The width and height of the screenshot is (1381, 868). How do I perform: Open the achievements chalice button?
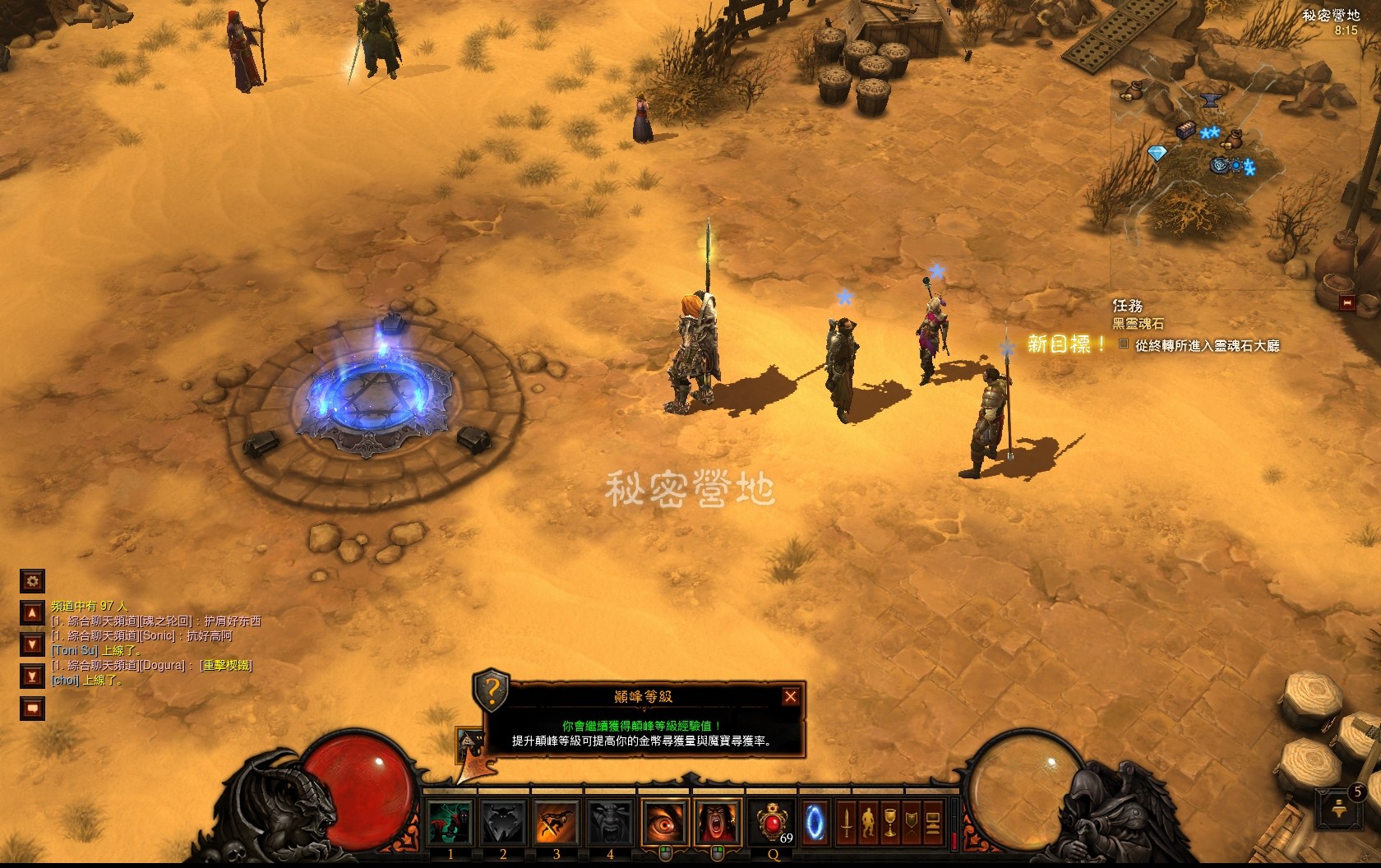coord(889,821)
